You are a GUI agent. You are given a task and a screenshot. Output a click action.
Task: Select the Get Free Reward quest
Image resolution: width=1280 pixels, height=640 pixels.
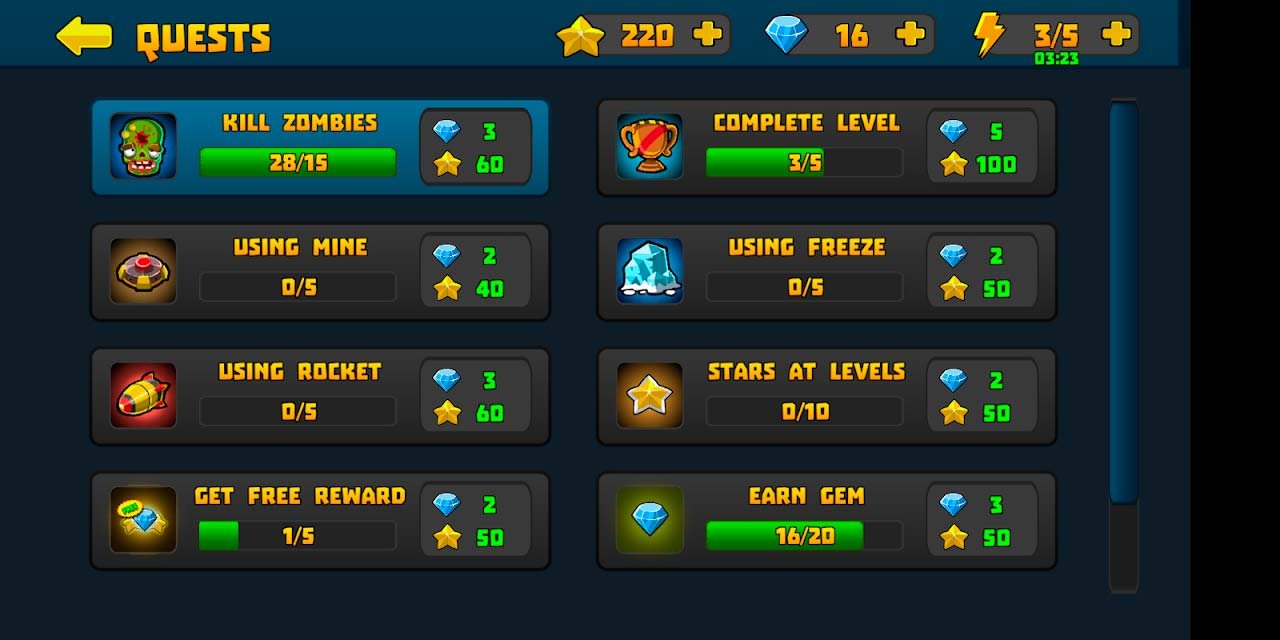(320, 520)
